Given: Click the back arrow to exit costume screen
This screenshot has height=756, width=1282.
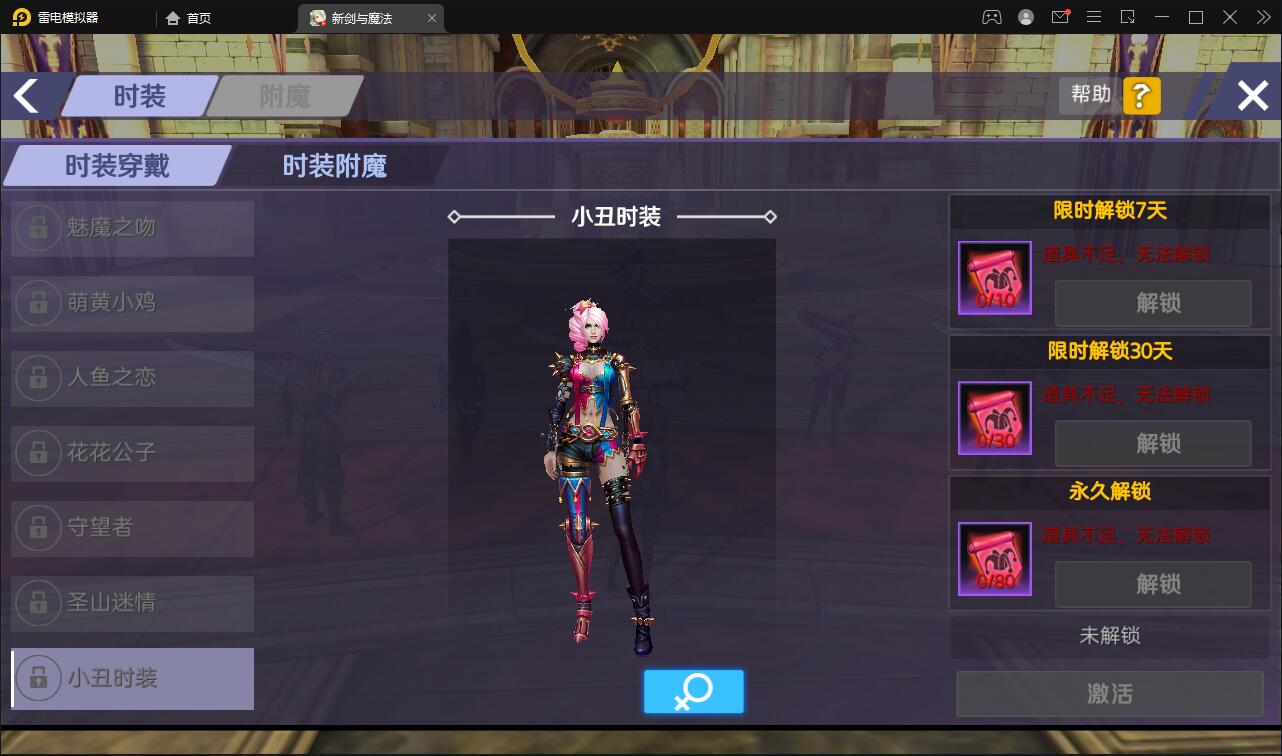Looking at the screenshot, I should (25, 95).
